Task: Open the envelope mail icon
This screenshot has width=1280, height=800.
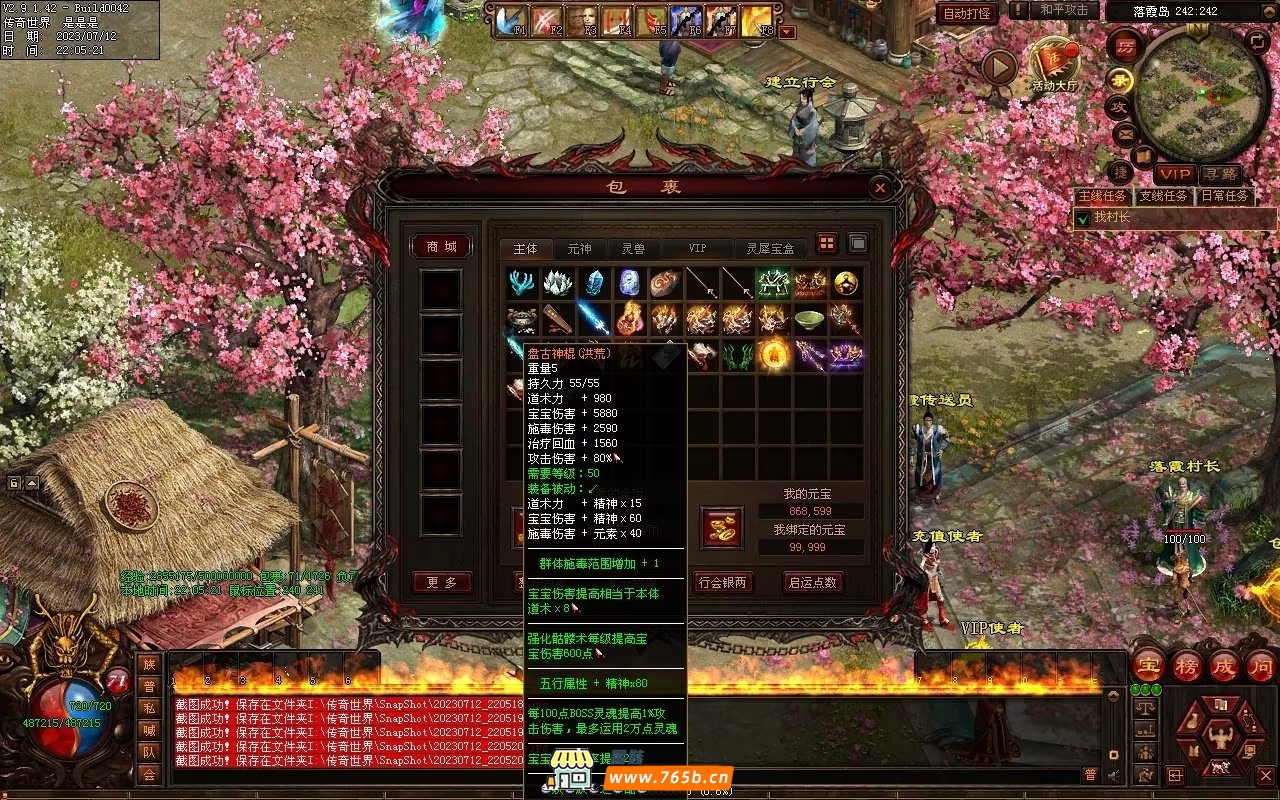Action: click(x=1124, y=133)
